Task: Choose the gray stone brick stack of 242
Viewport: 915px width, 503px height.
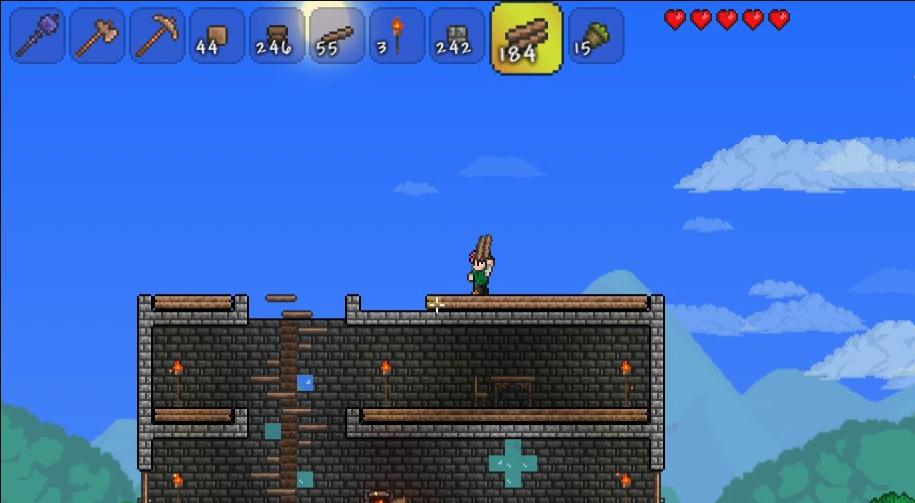Action: point(456,35)
